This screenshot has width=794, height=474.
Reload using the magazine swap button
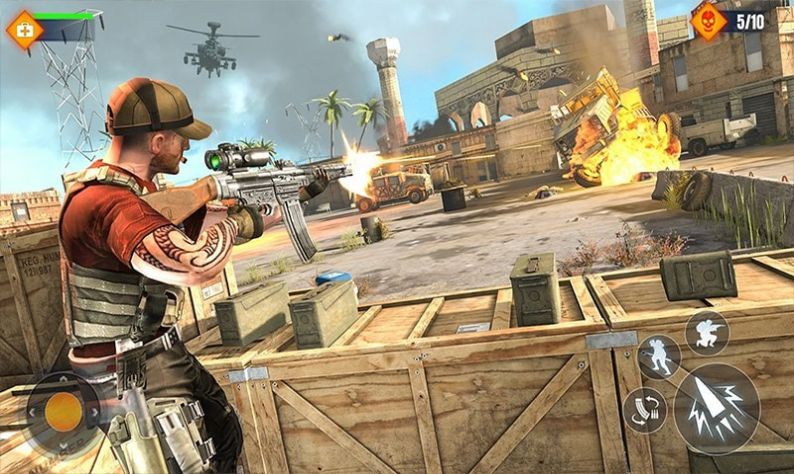644,409
